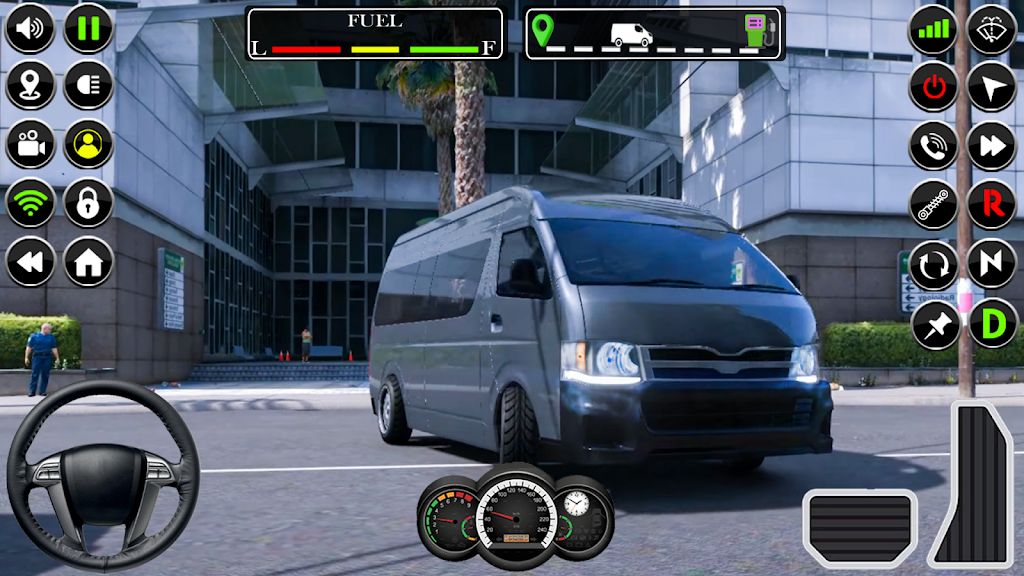Tap the map location pin button
The height and width of the screenshot is (576, 1024).
(x=30, y=86)
